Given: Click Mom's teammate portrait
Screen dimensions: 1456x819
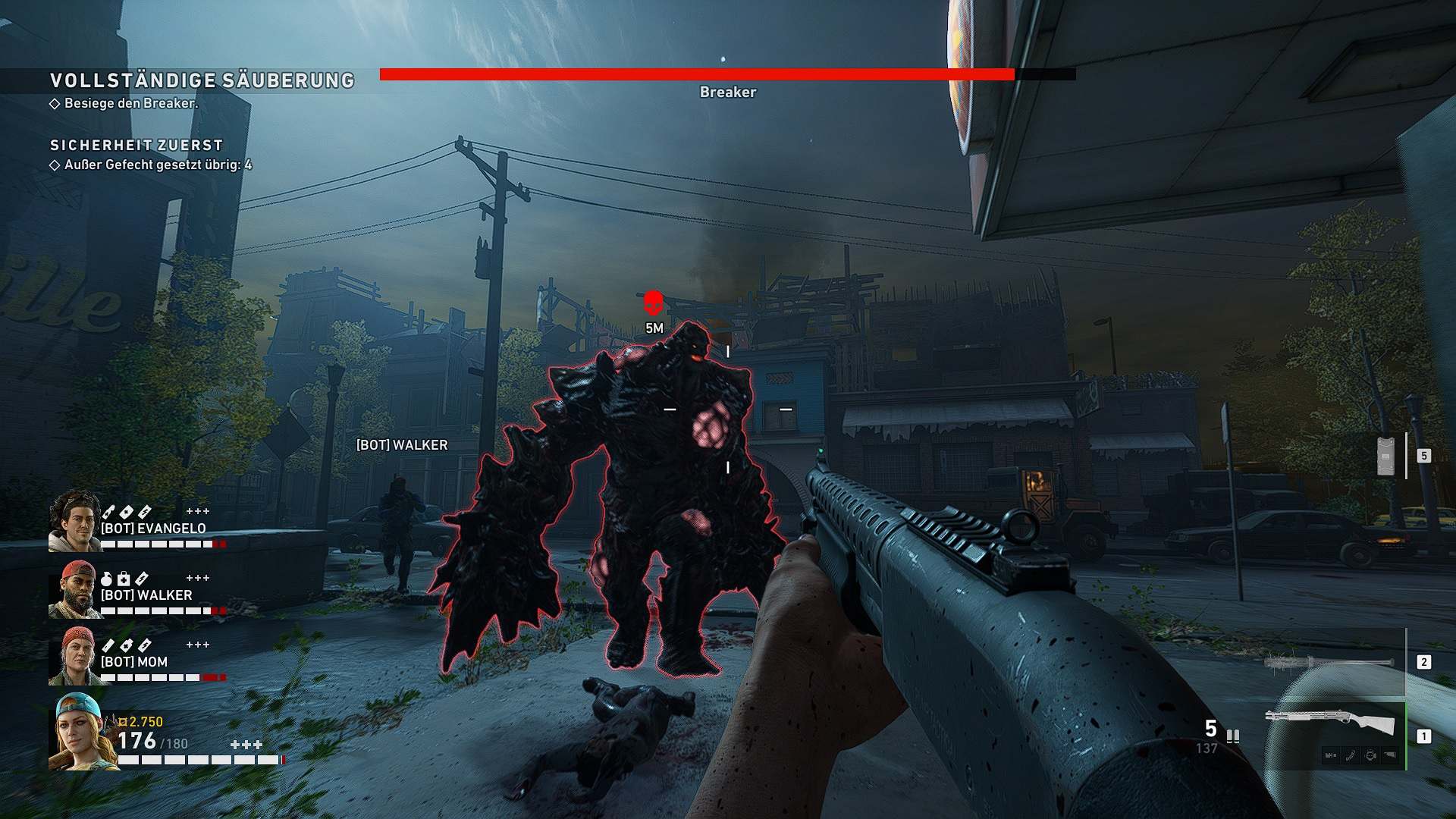Looking at the screenshot, I should coord(74,656).
